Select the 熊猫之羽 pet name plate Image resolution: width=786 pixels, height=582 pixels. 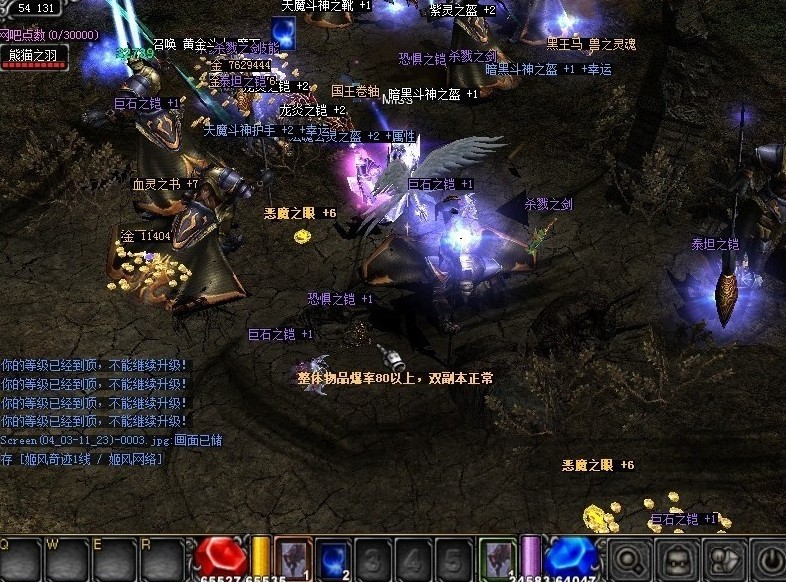click(34, 54)
